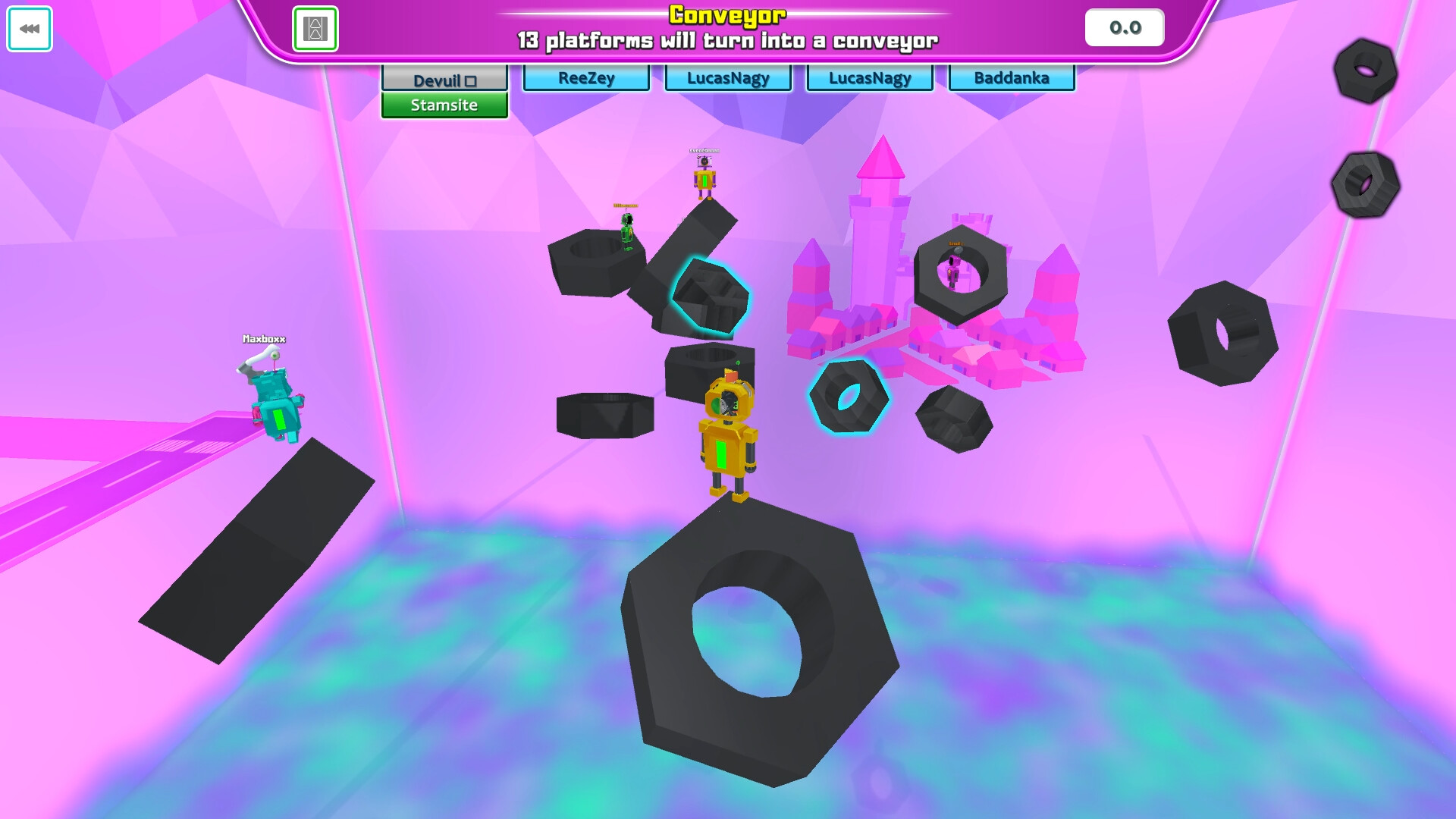Select the second LucasNagy nameplate

869,77
